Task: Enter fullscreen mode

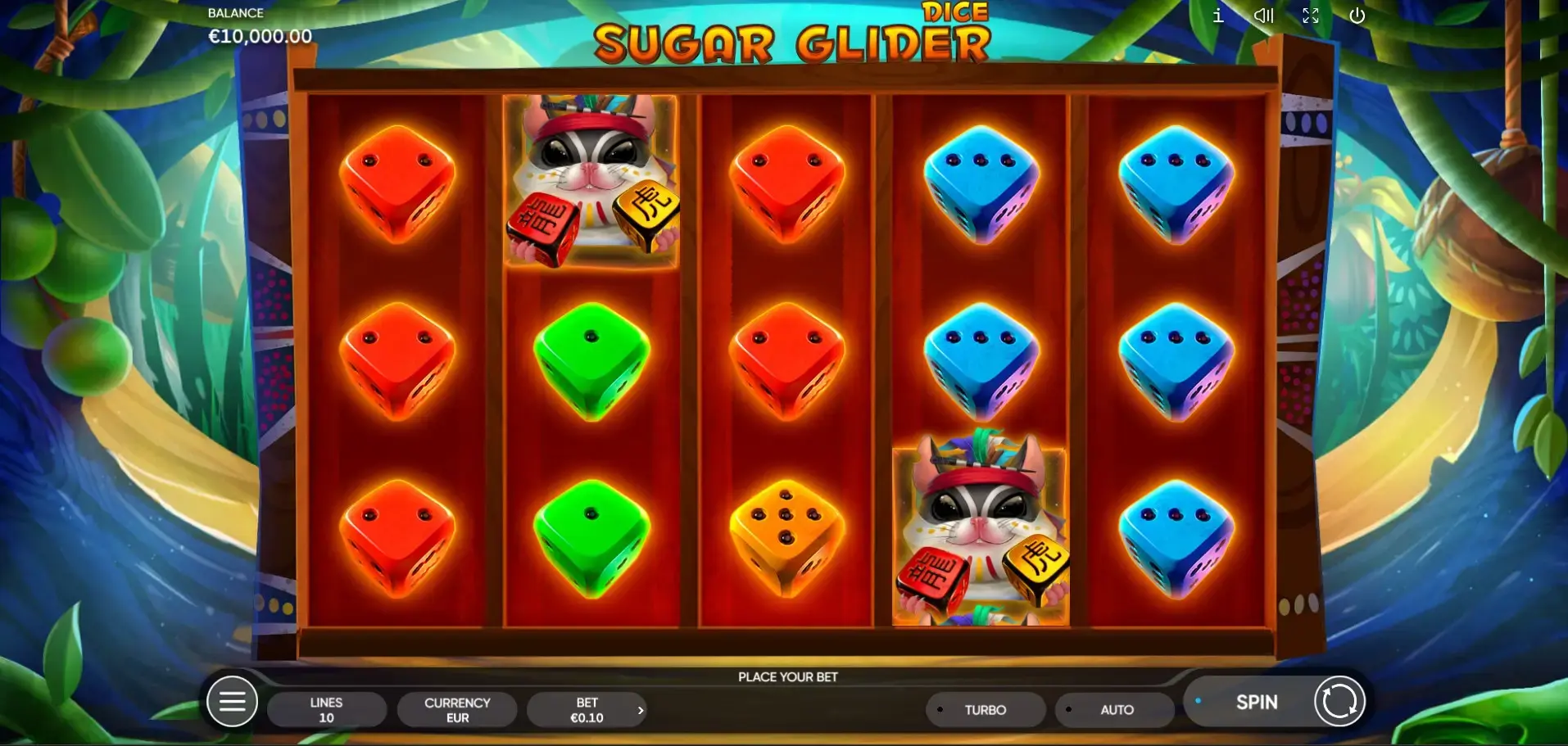Action: coord(1311,16)
